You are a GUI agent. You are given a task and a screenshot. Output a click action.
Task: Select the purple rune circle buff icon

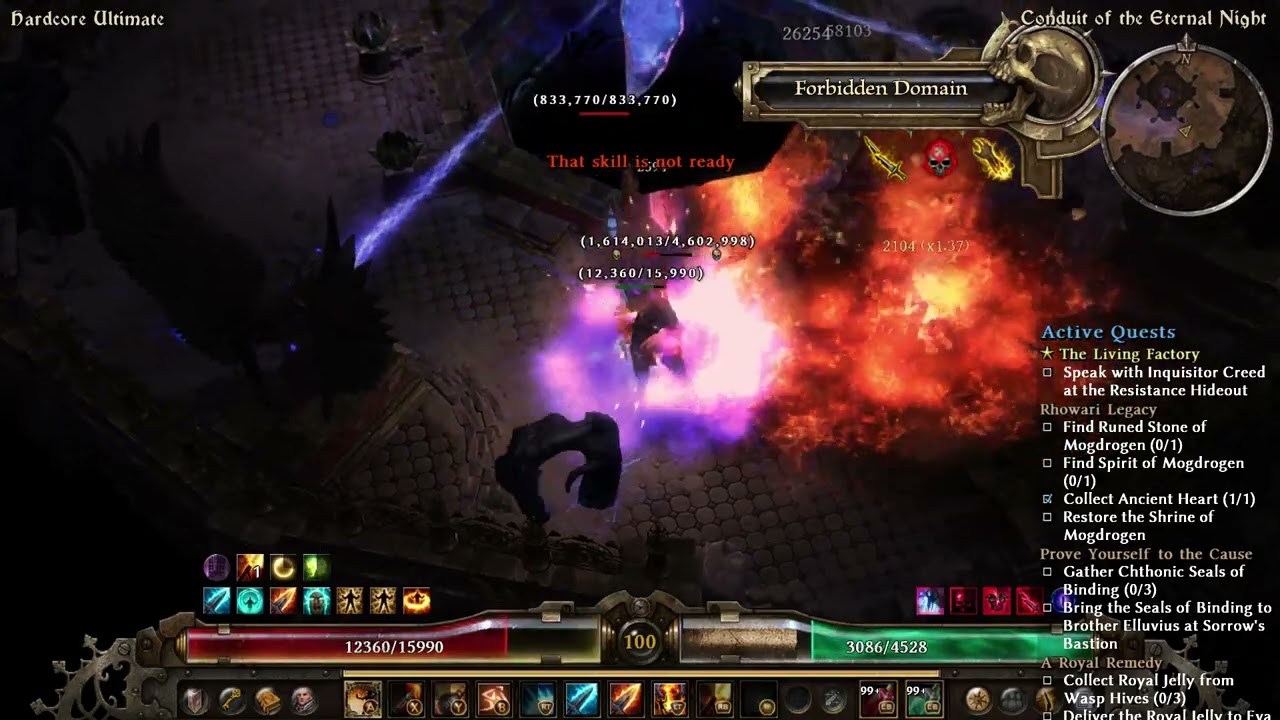(x=216, y=568)
